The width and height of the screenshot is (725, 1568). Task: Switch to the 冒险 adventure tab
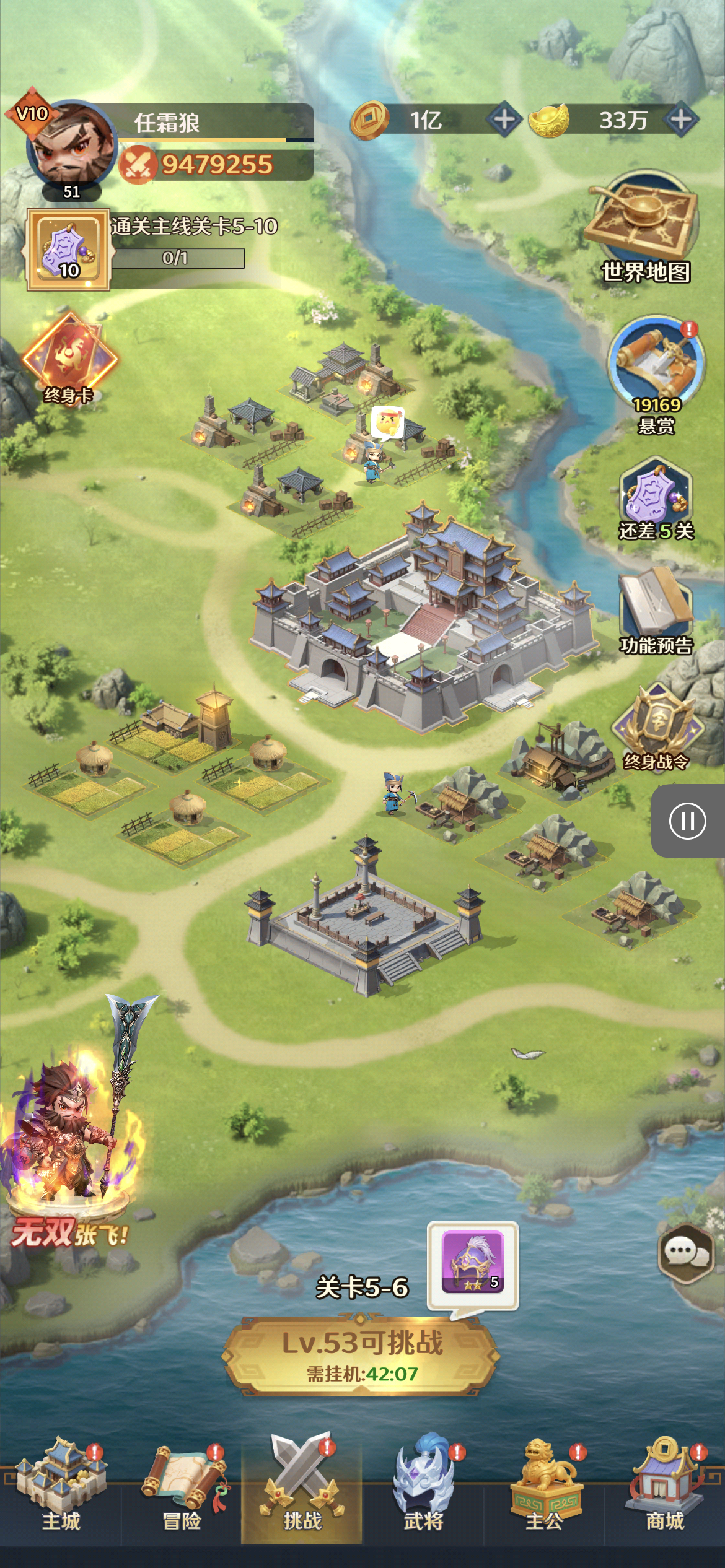coord(182,1492)
